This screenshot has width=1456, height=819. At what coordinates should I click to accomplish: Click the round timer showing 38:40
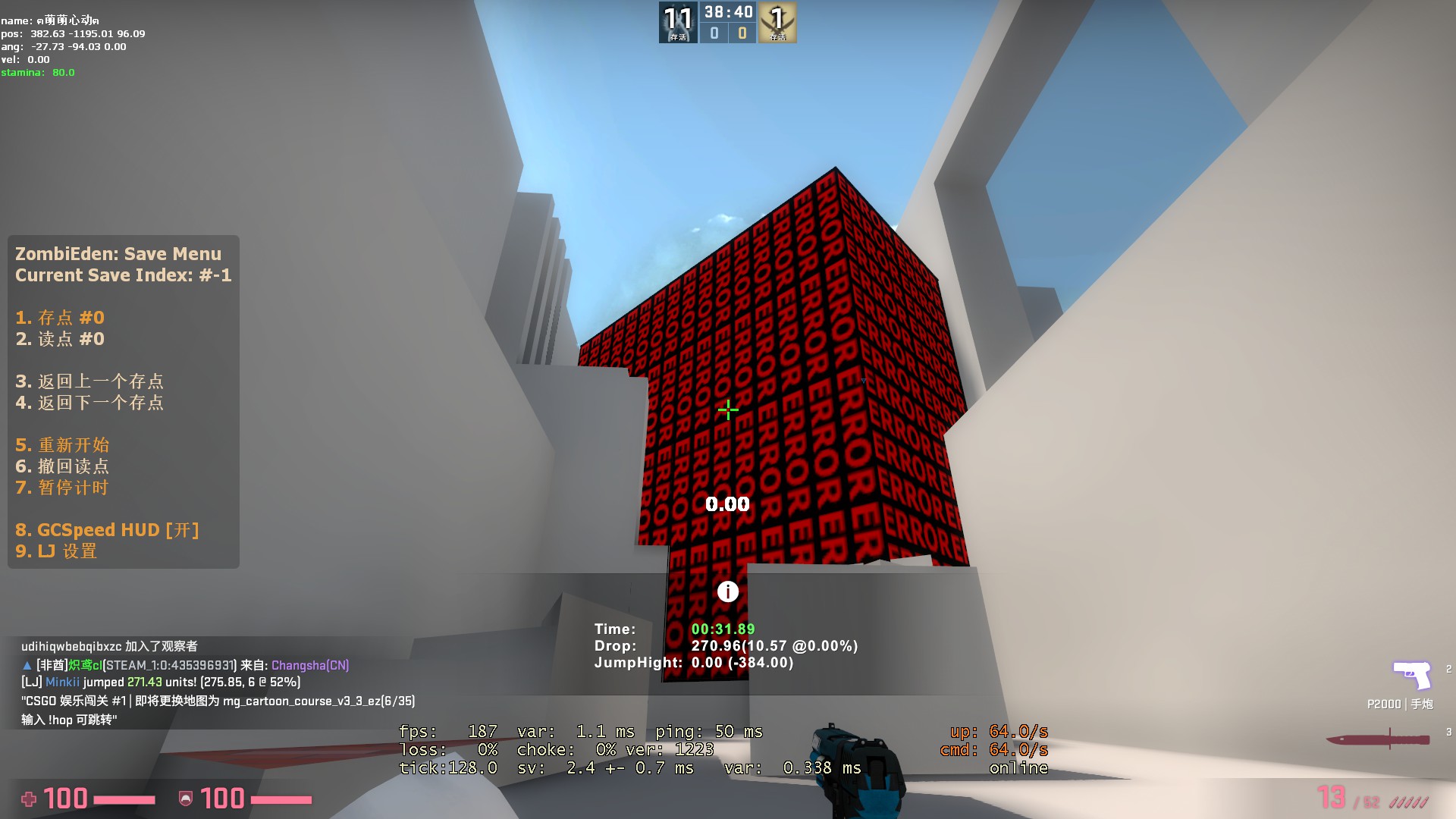727,11
